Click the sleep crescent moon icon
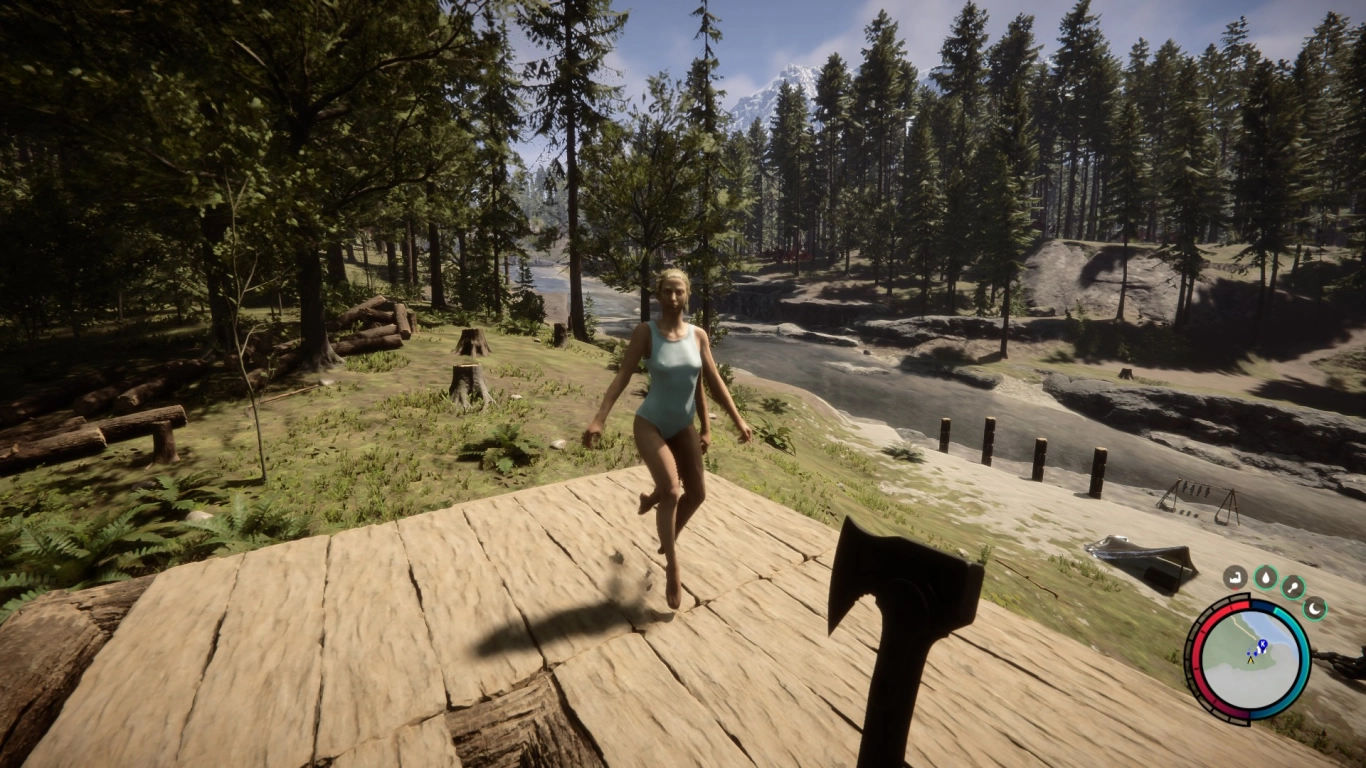The image size is (1366, 768). click(x=1314, y=608)
